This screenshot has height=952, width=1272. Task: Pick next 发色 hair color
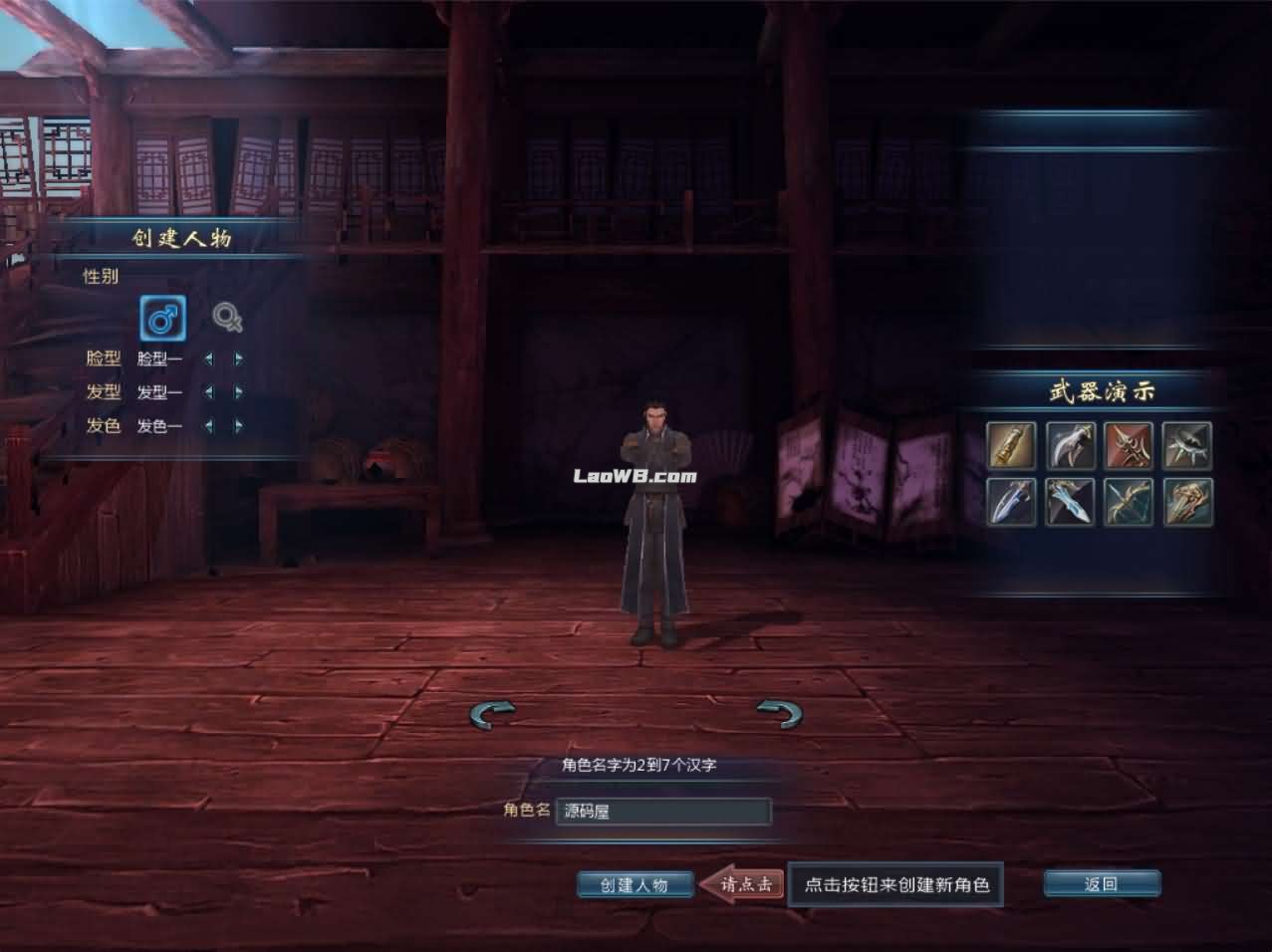(239, 426)
